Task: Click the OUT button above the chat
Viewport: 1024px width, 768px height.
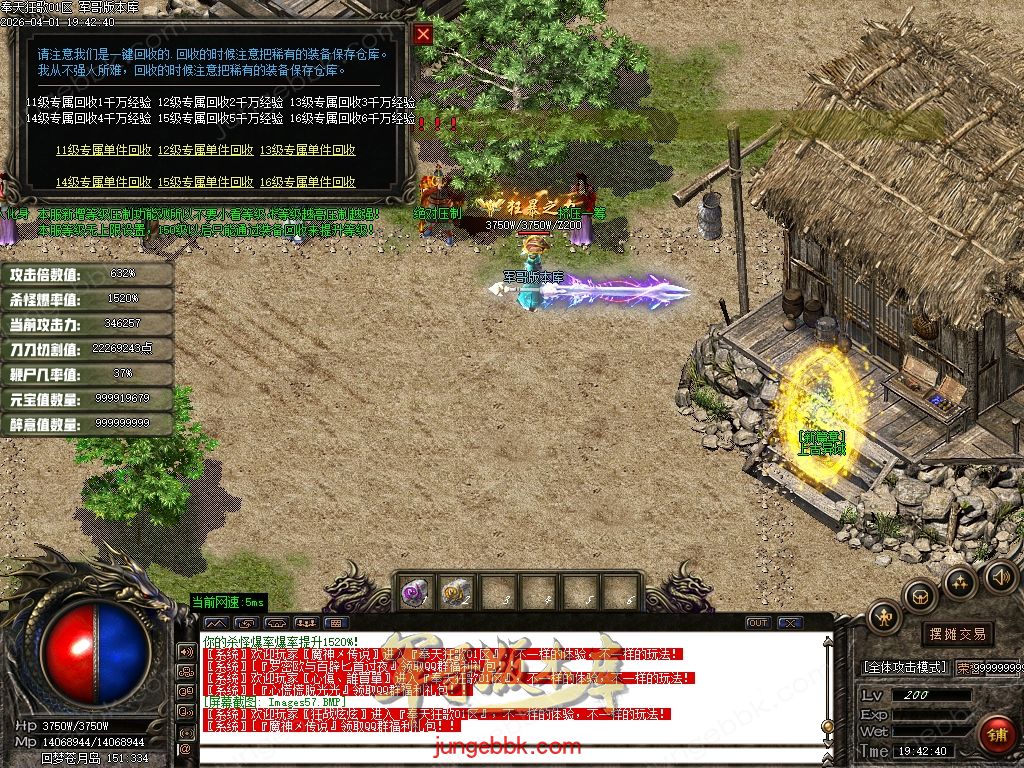Action: pyautogui.click(x=758, y=623)
